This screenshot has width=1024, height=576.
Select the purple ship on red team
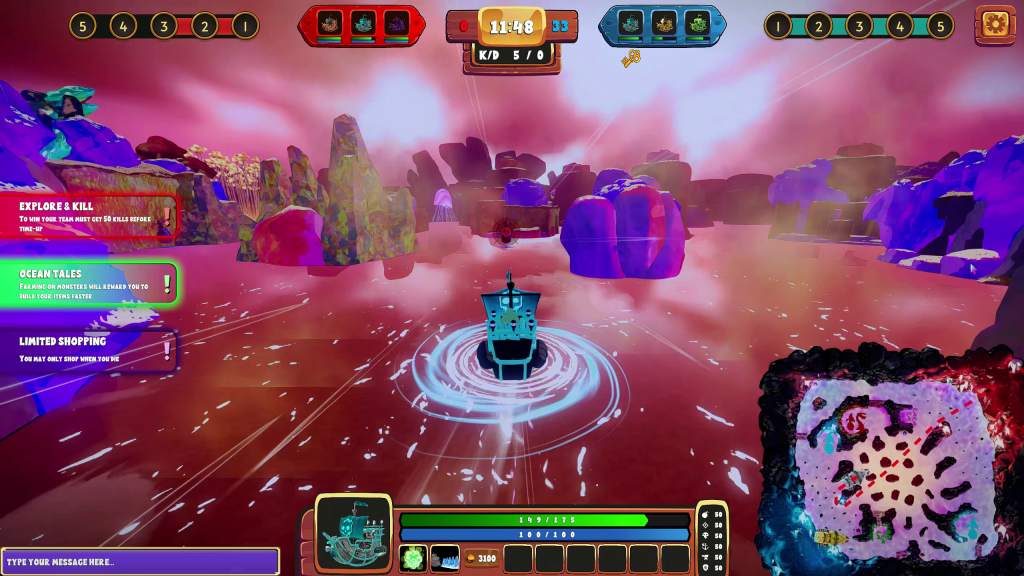point(396,23)
